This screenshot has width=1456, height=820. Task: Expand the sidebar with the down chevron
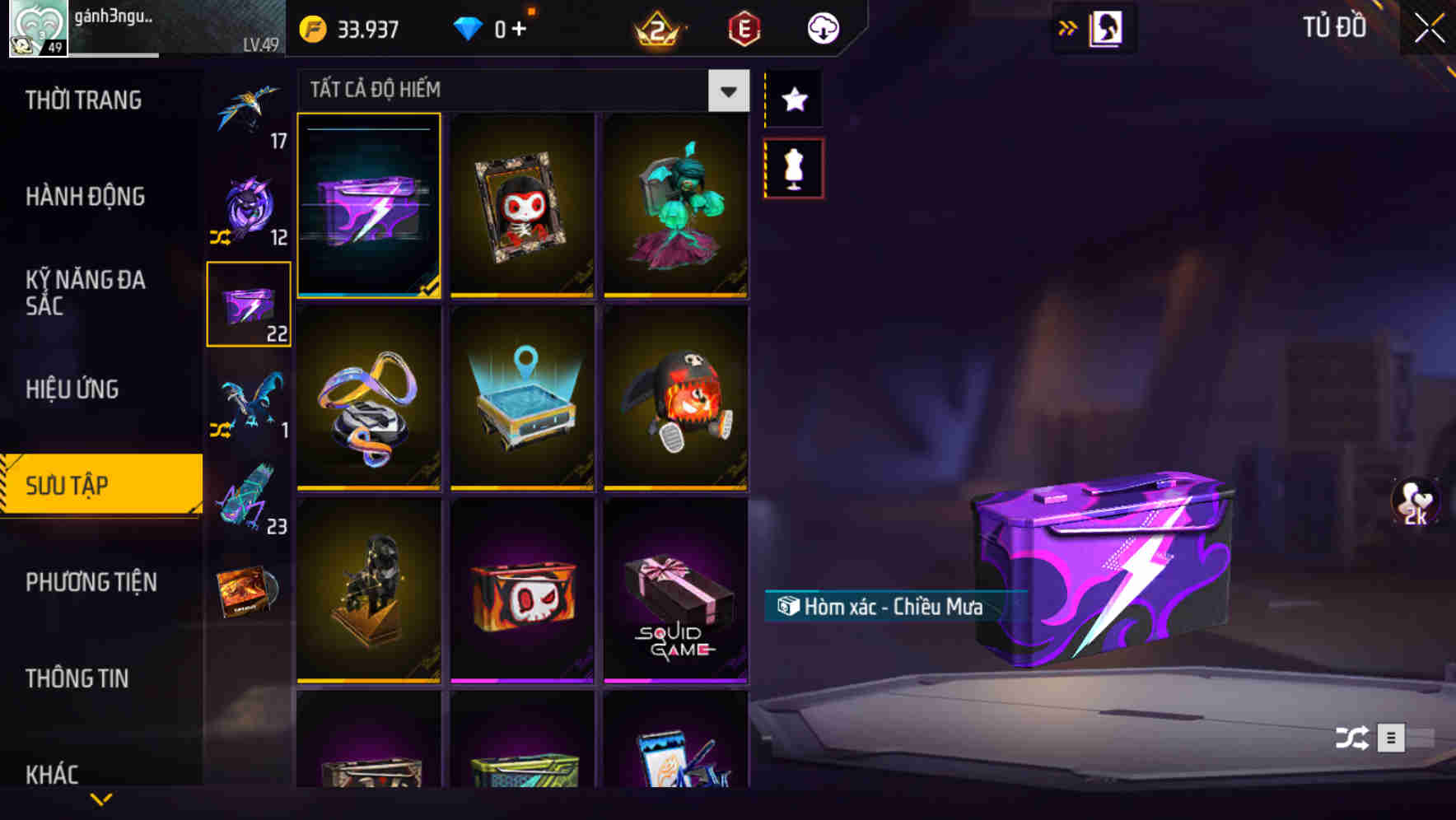coord(100,797)
